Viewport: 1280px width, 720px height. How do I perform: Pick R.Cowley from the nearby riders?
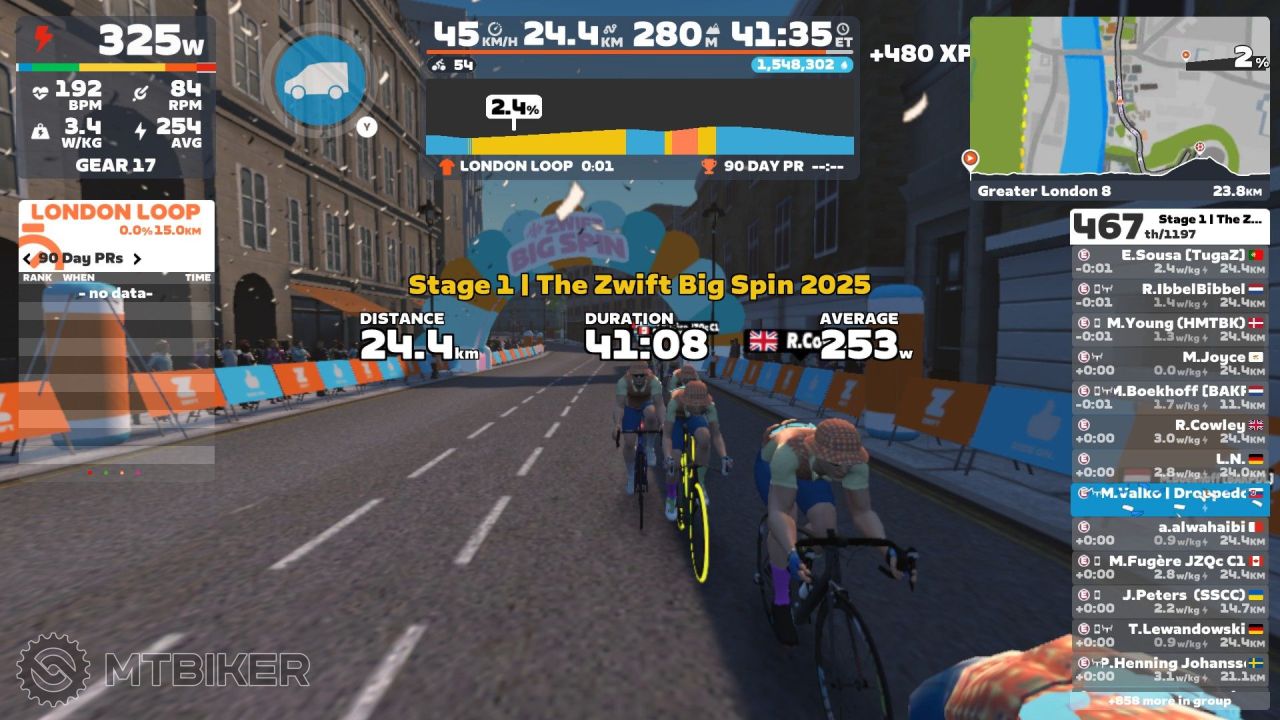pyautogui.click(x=1169, y=432)
